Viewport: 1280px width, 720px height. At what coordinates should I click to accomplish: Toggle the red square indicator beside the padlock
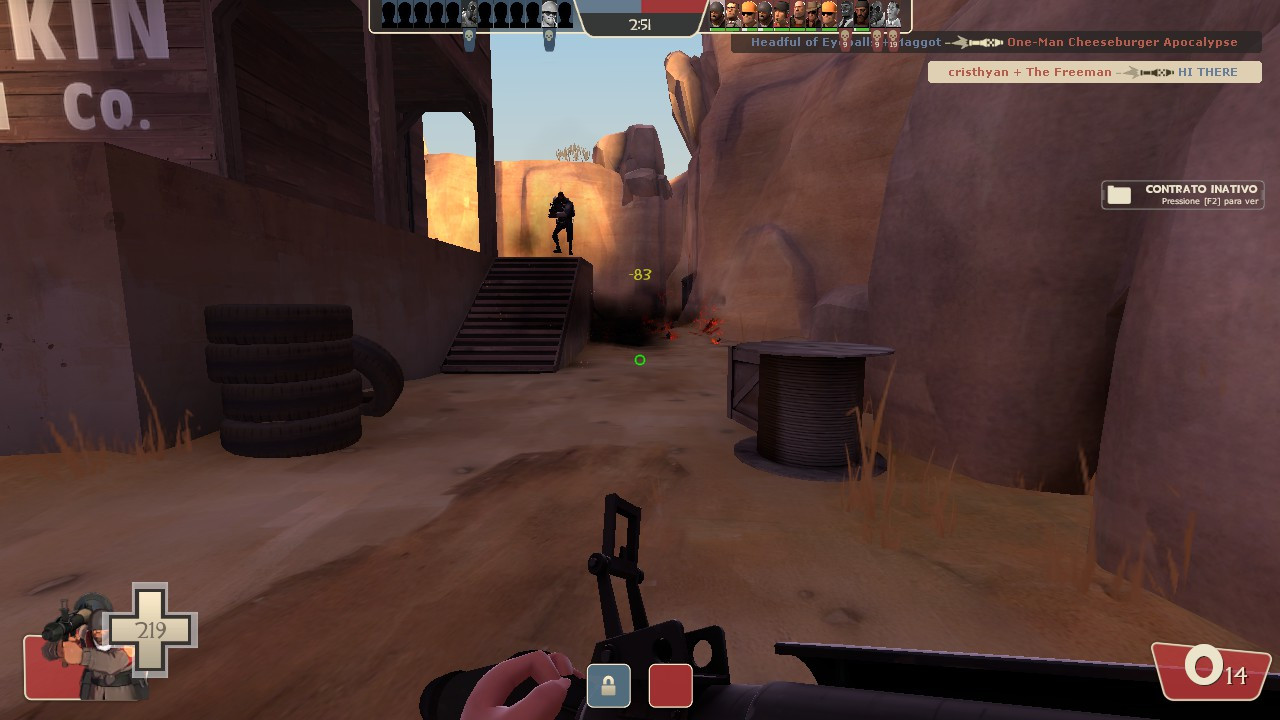tap(670, 685)
